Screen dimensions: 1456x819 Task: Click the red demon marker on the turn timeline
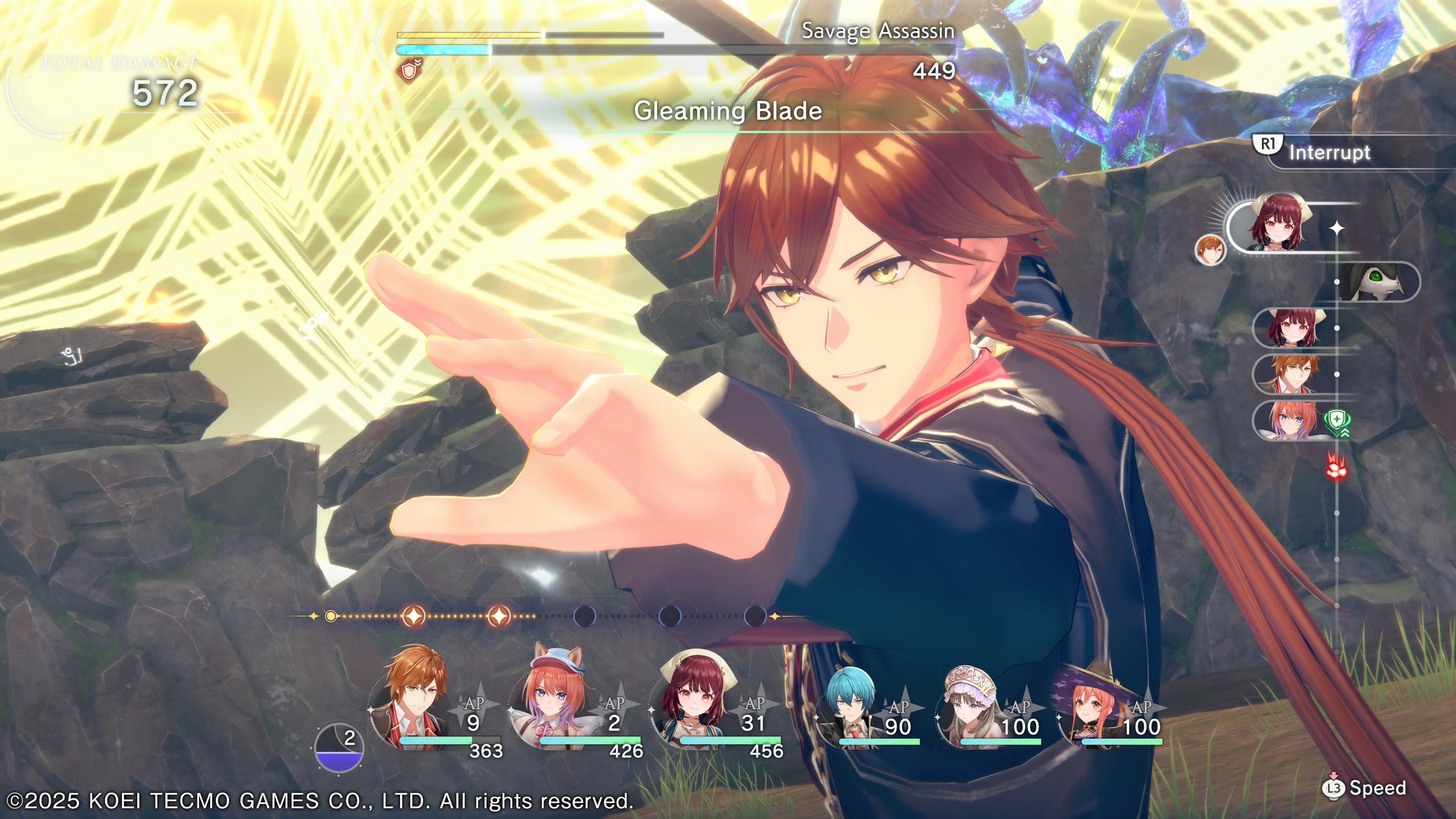click(1337, 468)
